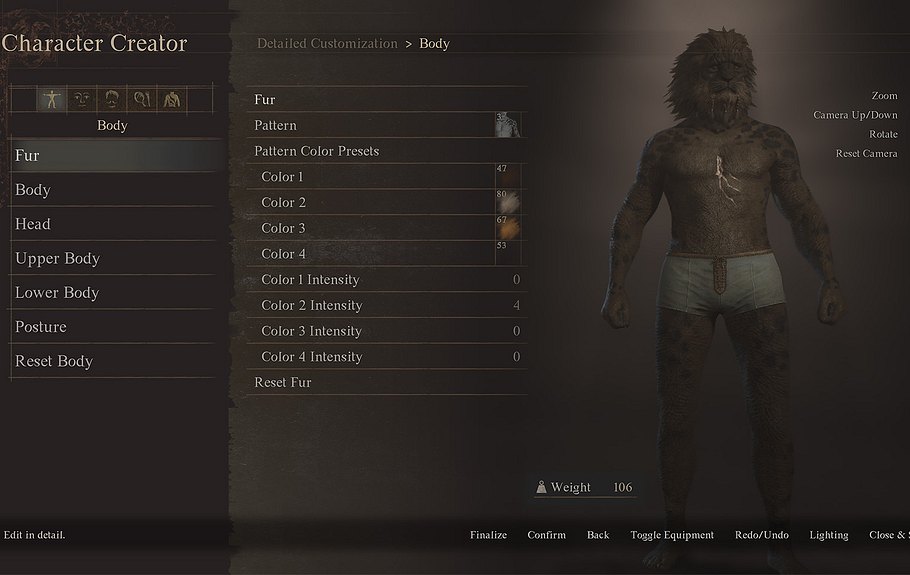910x575 pixels.
Task: Open the Lighting option
Action: point(829,535)
